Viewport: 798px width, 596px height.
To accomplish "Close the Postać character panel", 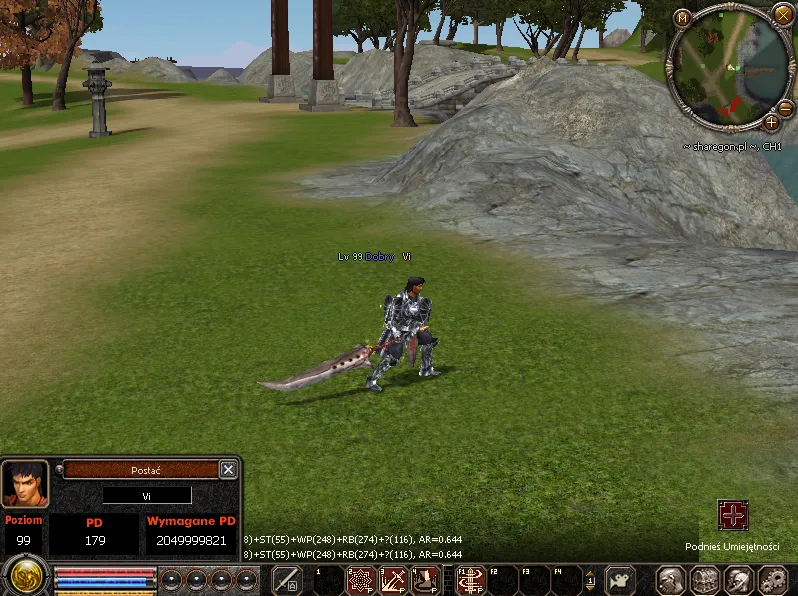I will click(x=228, y=469).
